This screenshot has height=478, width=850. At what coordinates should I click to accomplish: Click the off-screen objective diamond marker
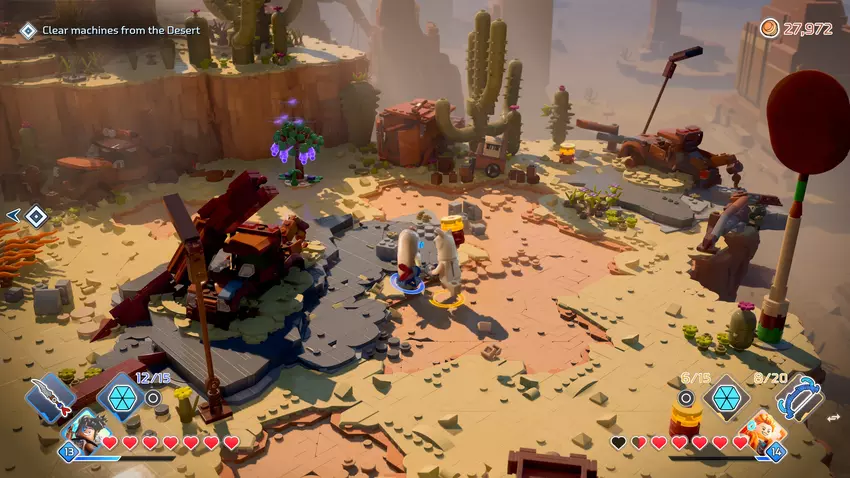click(36, 215)
